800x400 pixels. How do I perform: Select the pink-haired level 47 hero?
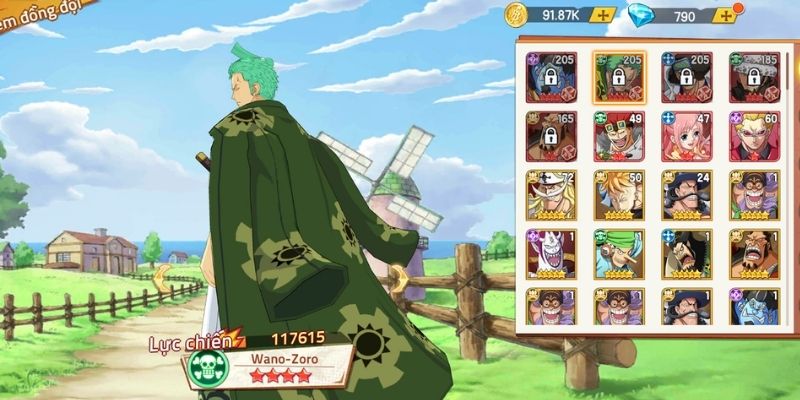coord(687,136)
